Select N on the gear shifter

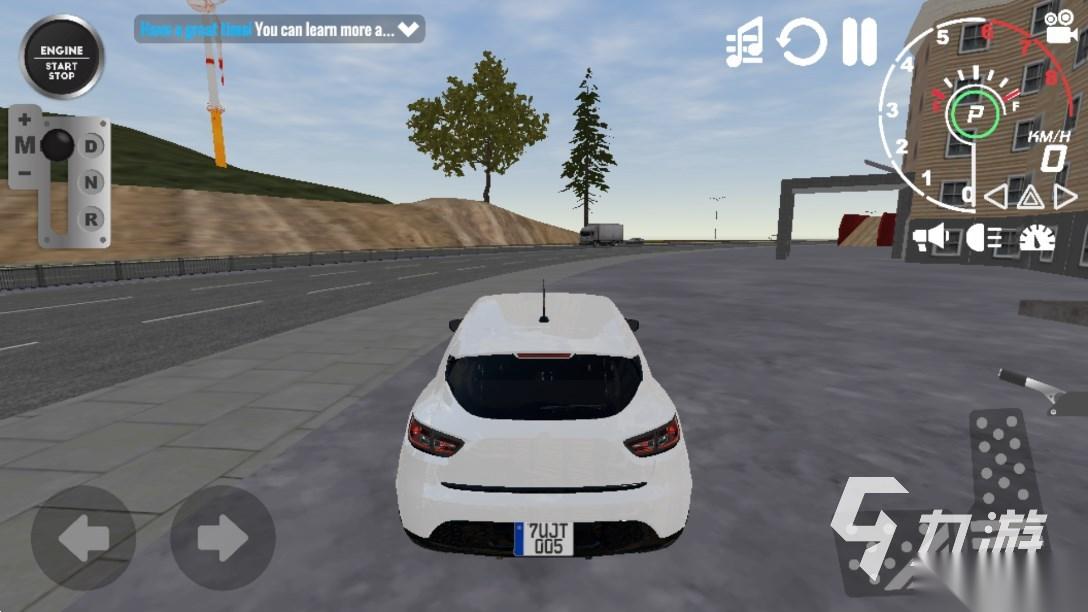click(x=92, y=182)
